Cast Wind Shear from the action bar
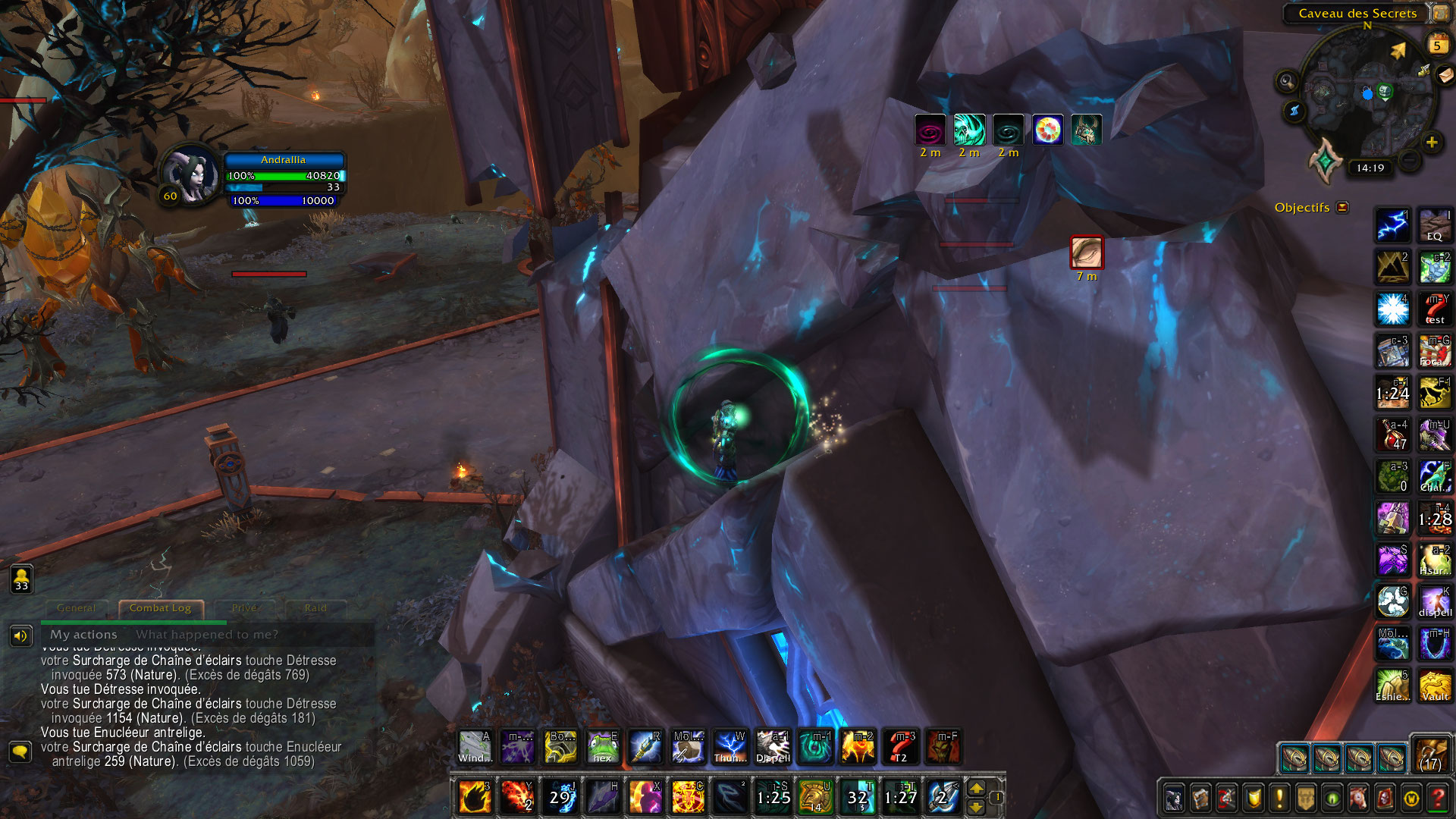The width and height of the screenshot is (1456, 819). point(475,747)
